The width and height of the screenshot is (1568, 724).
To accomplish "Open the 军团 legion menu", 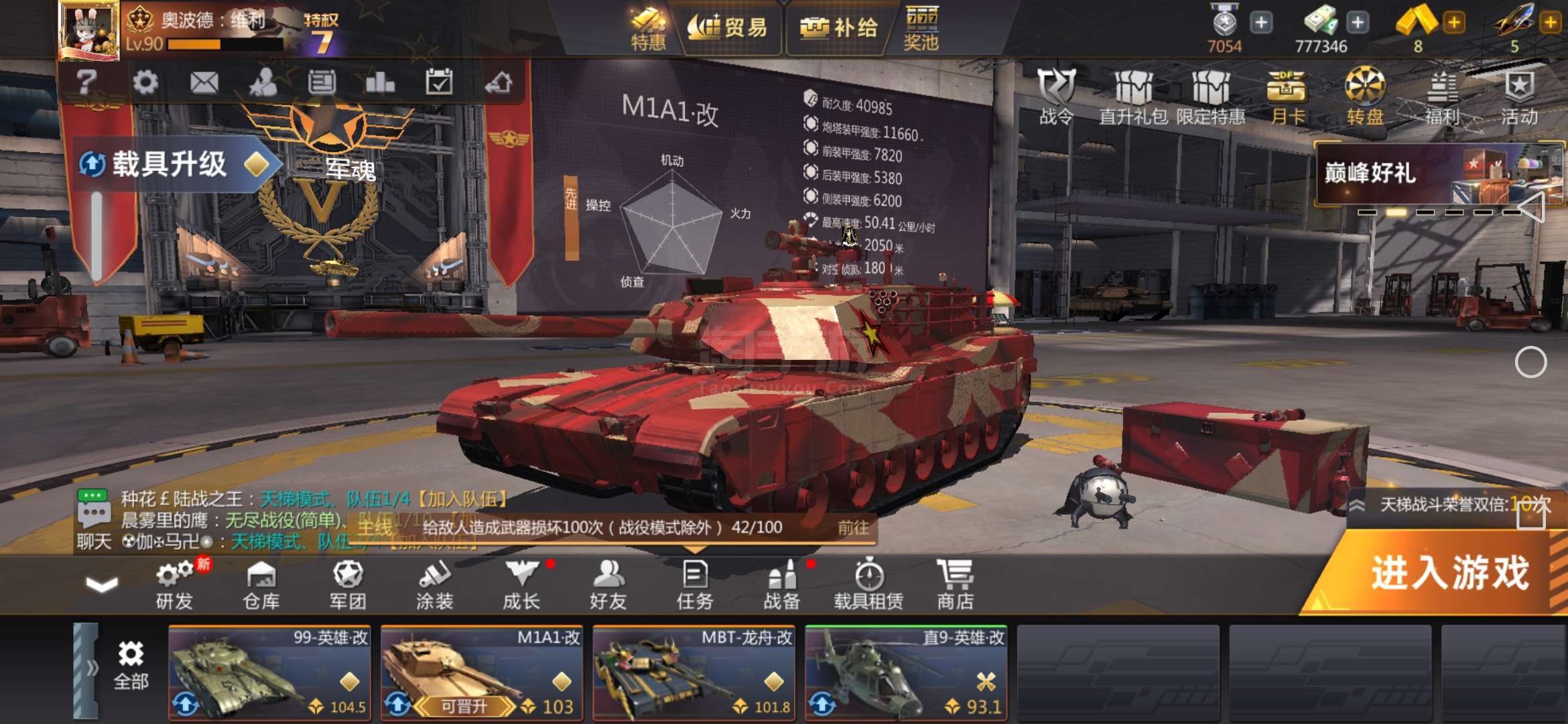I will 348,585.
